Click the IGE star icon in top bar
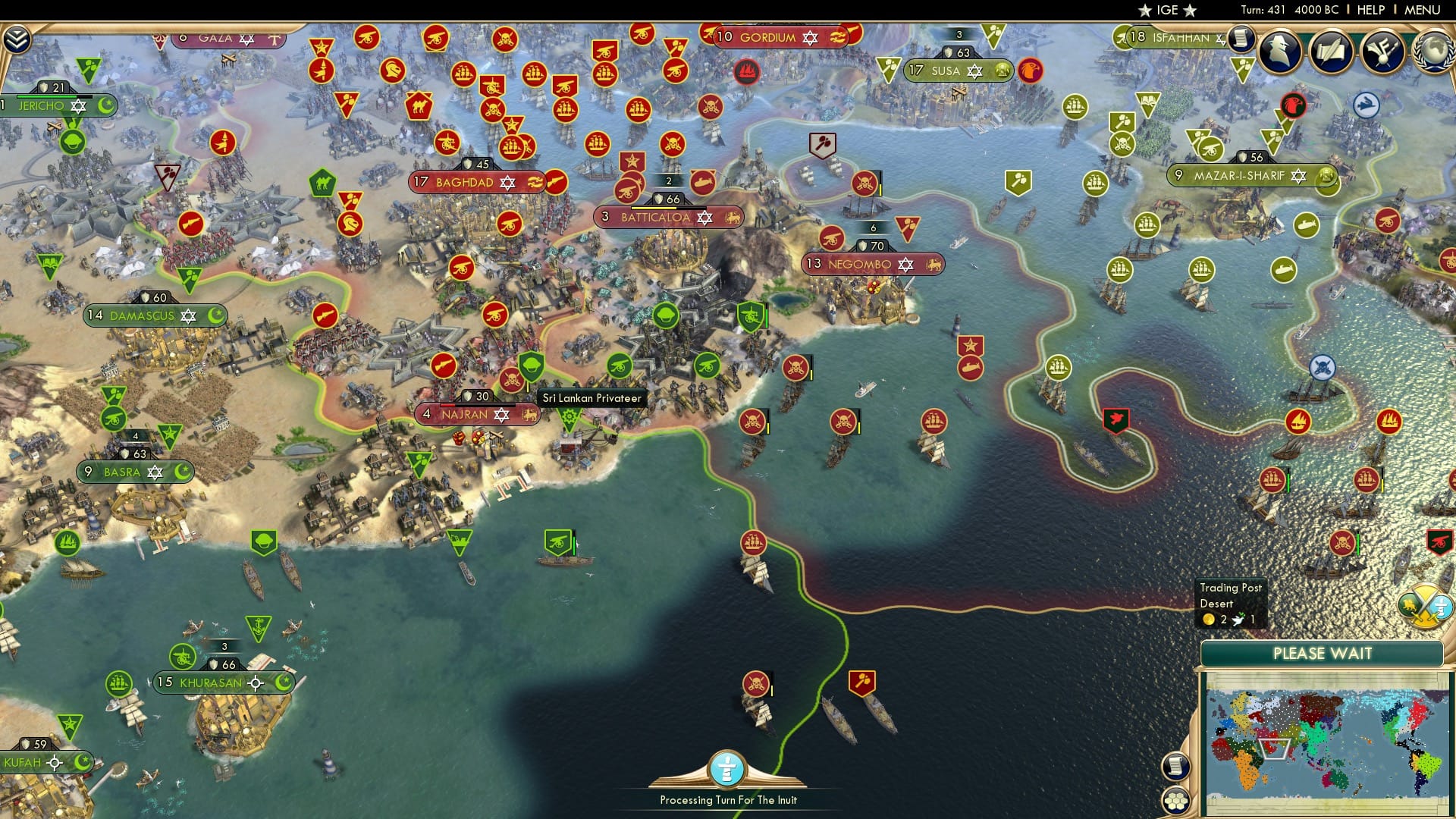The height and width of the screenshot is (819, 1456). click(x=1144, y=10)
